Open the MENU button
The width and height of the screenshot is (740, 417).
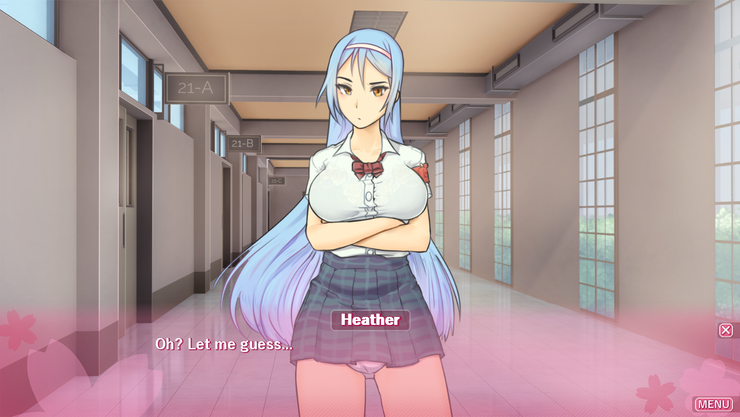pyautogui.click(x=713, y=403)
